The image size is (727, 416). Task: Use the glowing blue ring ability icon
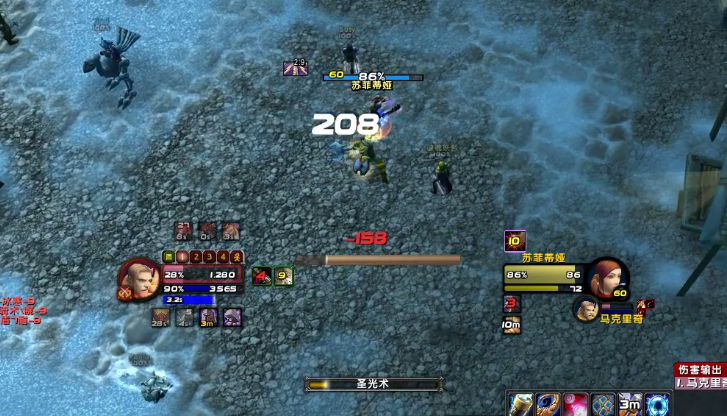(x=656, y=404)
